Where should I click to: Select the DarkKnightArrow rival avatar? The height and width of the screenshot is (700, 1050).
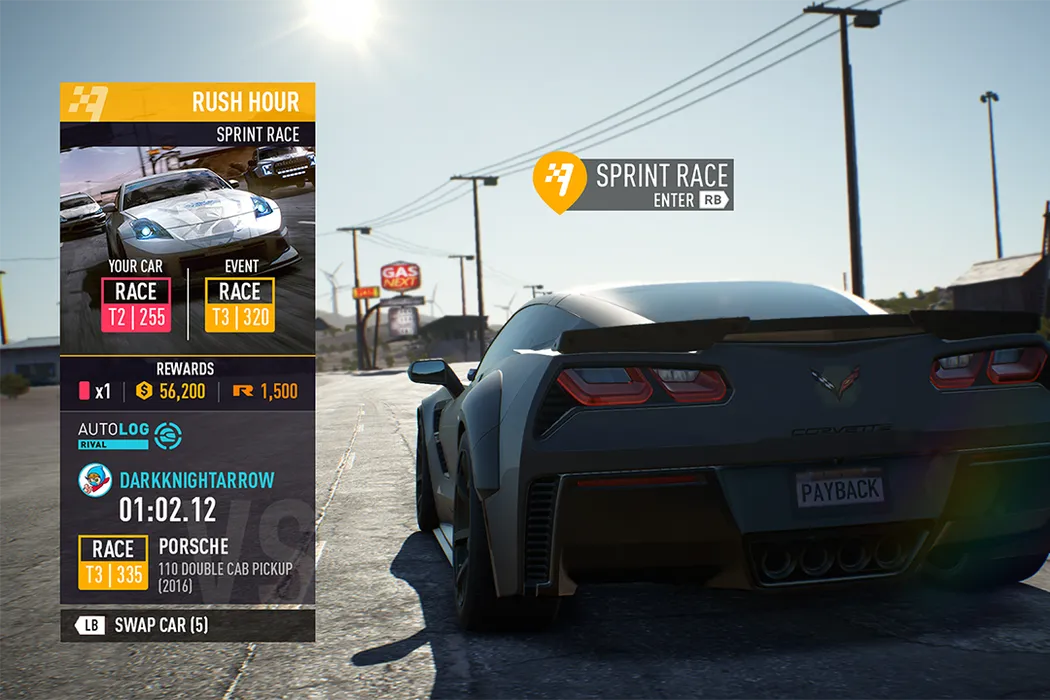pyautogui.click(x=95, y=480)
